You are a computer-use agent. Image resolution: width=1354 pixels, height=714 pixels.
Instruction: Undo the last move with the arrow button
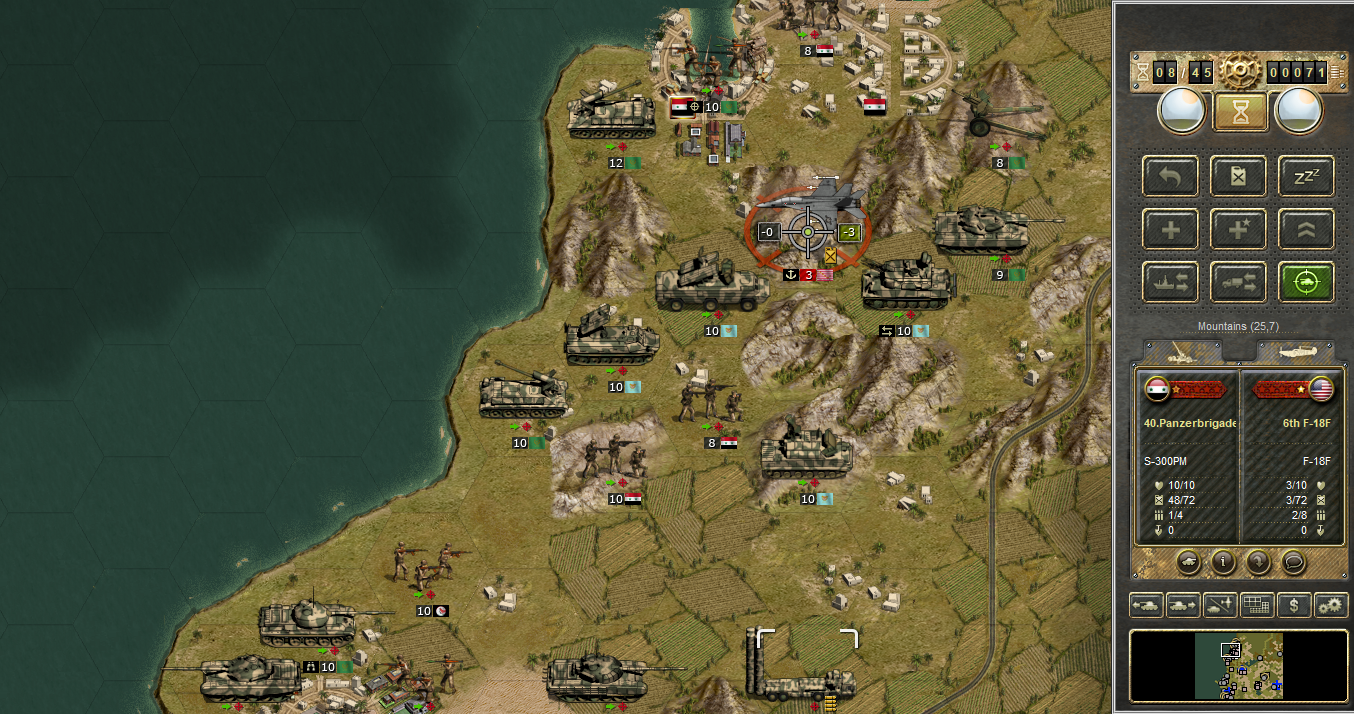tap(1169, 177)
